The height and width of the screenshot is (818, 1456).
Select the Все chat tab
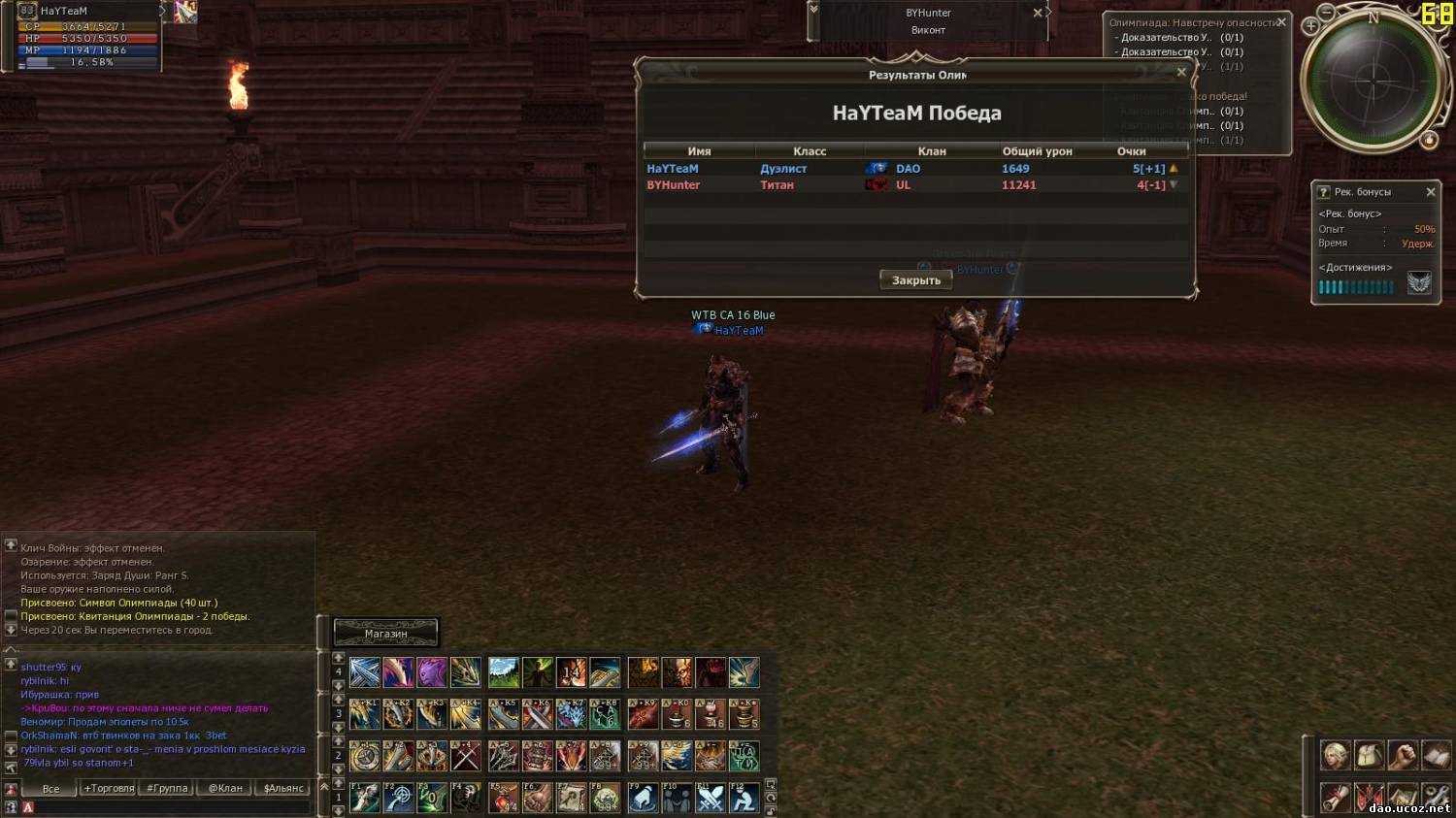tap(50, 788)
